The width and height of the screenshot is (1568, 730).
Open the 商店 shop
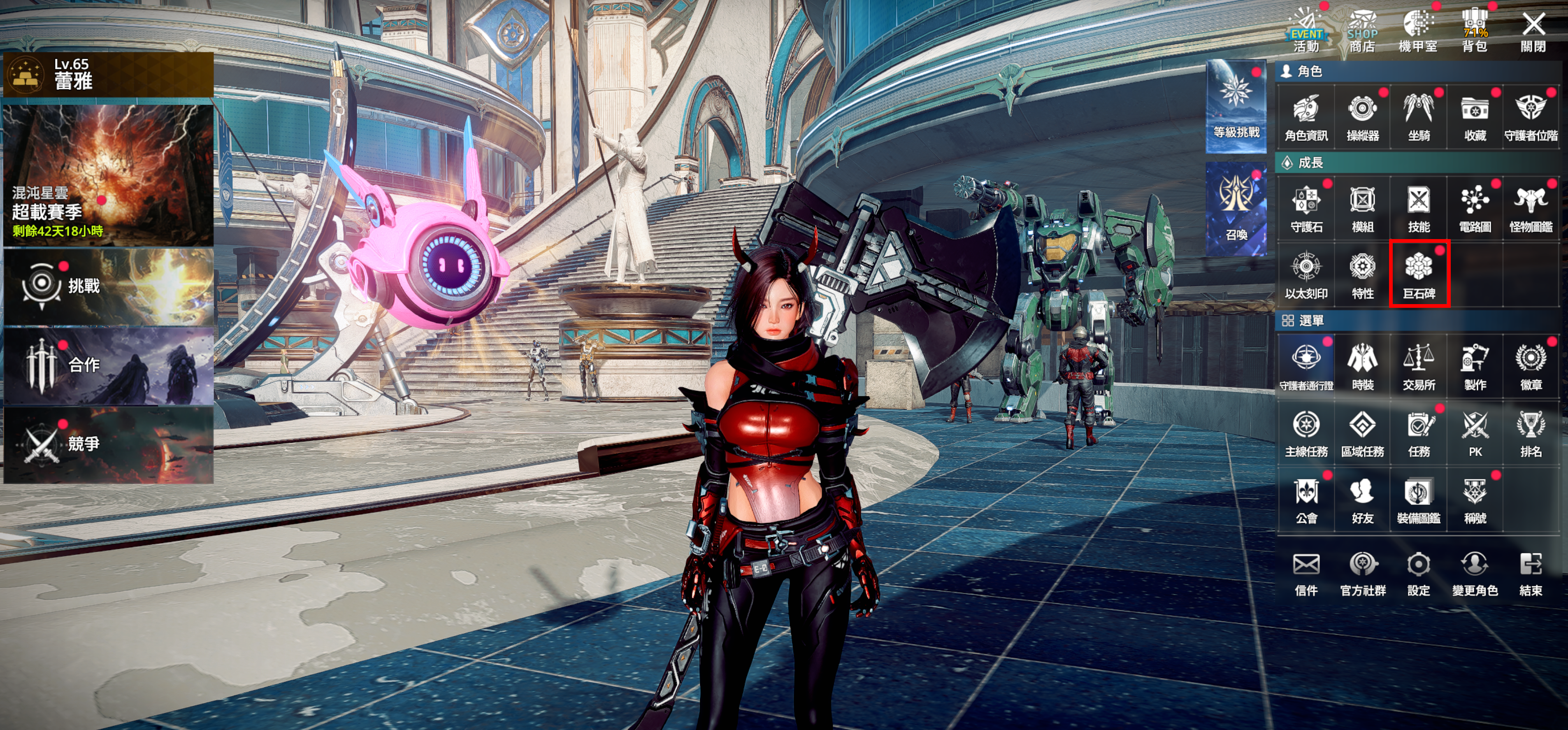(1362, 32)
